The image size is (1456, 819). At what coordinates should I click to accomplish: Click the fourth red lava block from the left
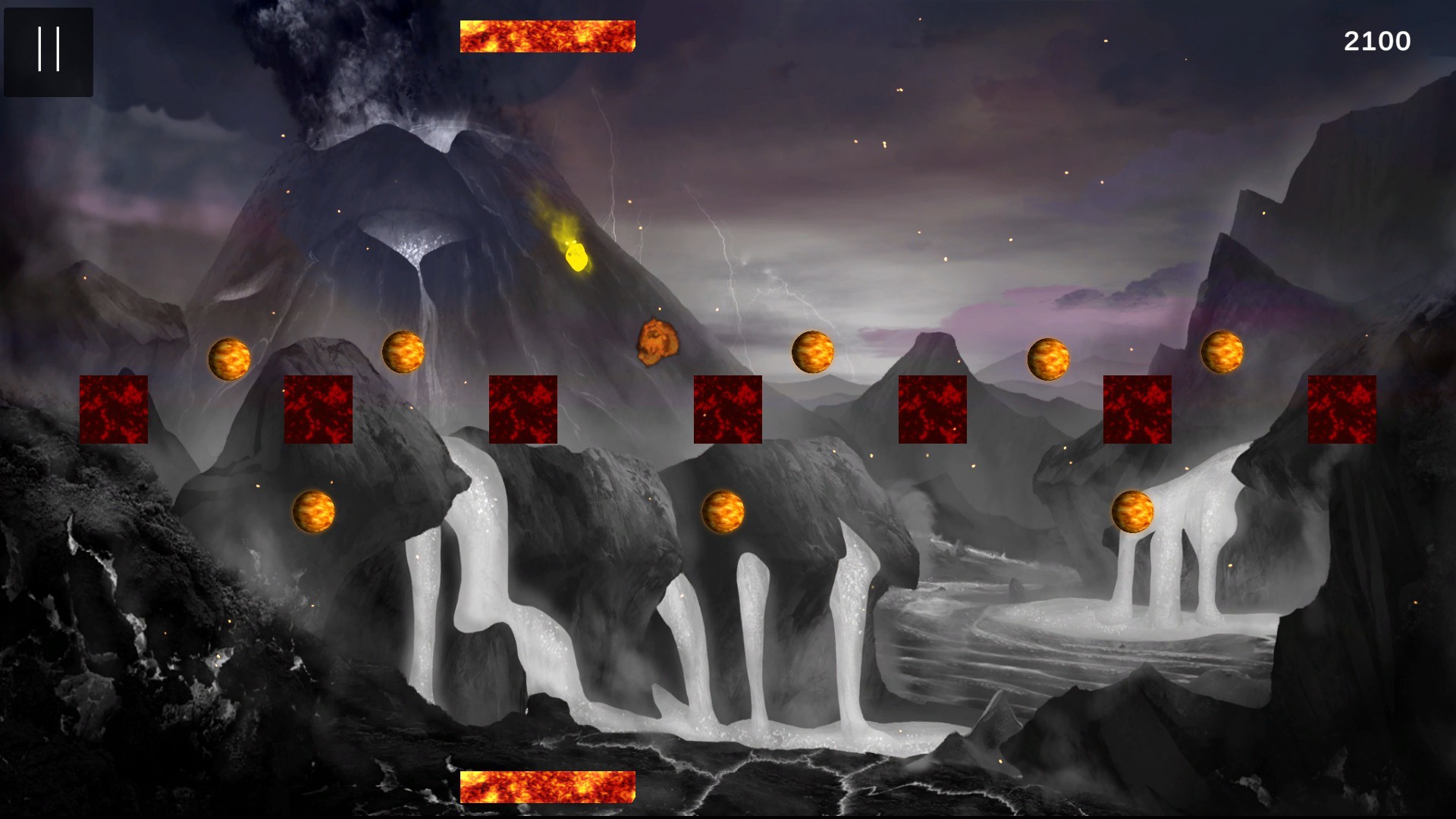(x=728, y=409)
